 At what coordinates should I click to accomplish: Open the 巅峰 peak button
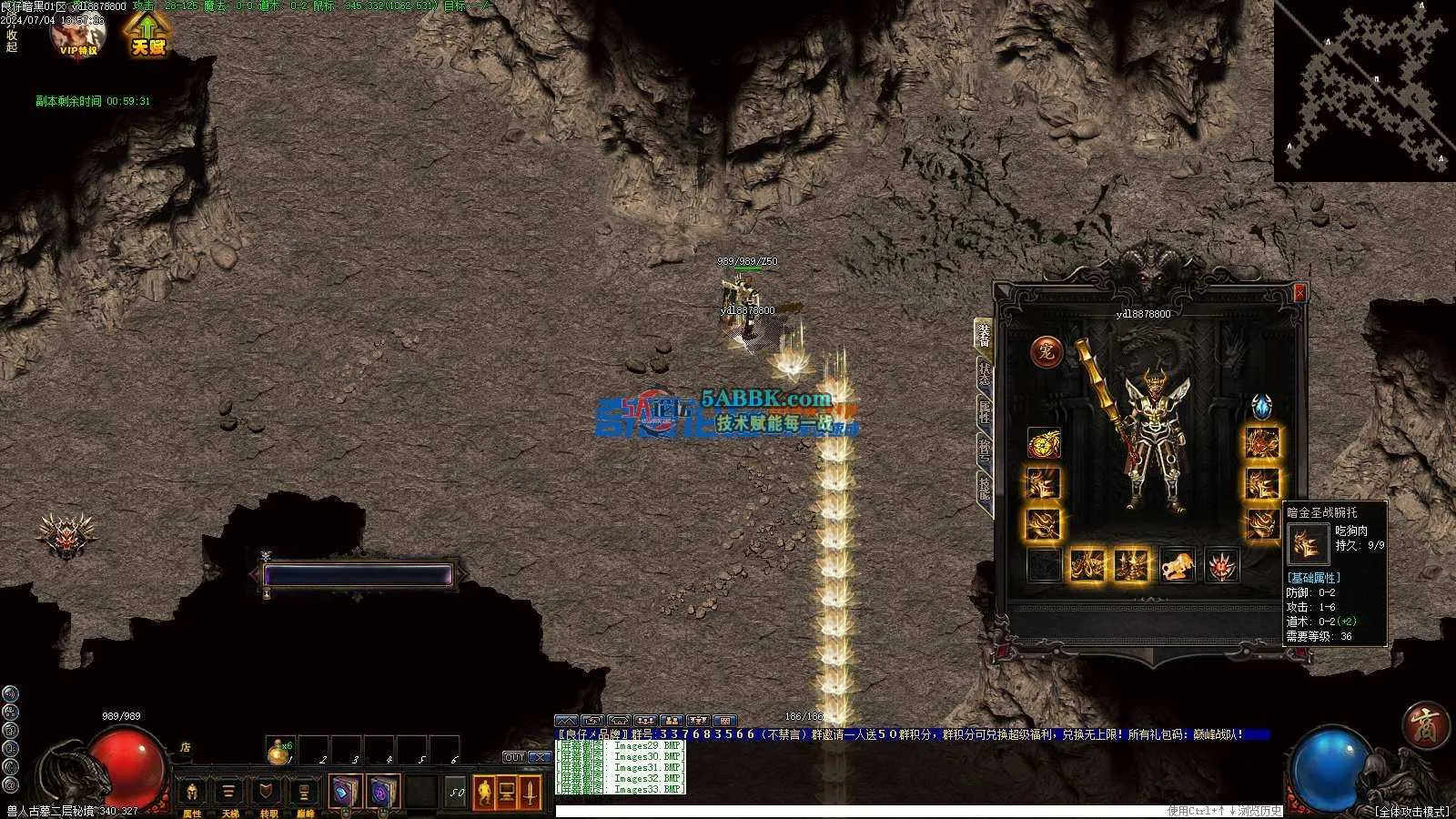[305, 794]
